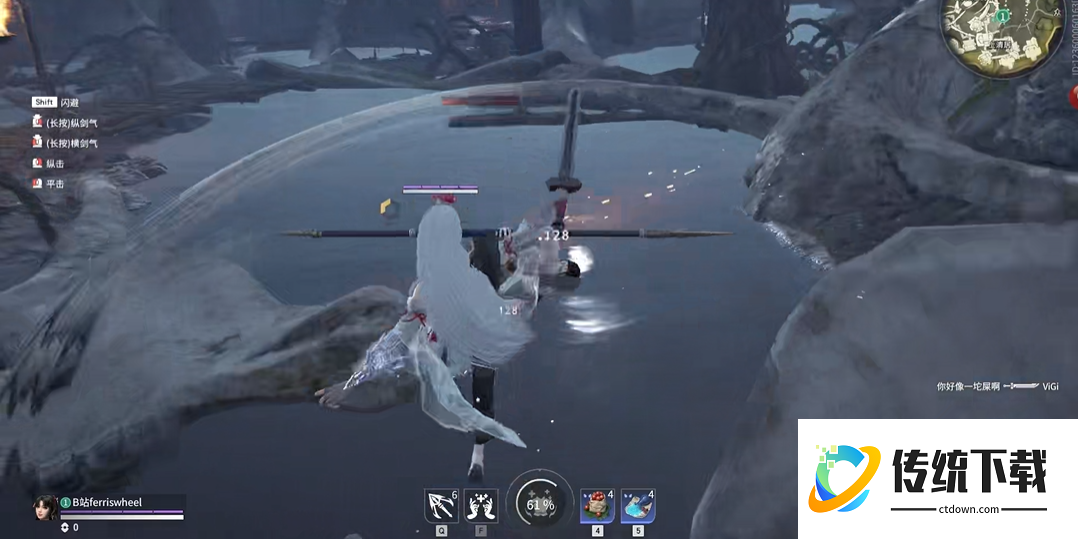1078x539 pixels.
Task: Click the circular 61% ultimate gauge
Action: tap(540, 504)
